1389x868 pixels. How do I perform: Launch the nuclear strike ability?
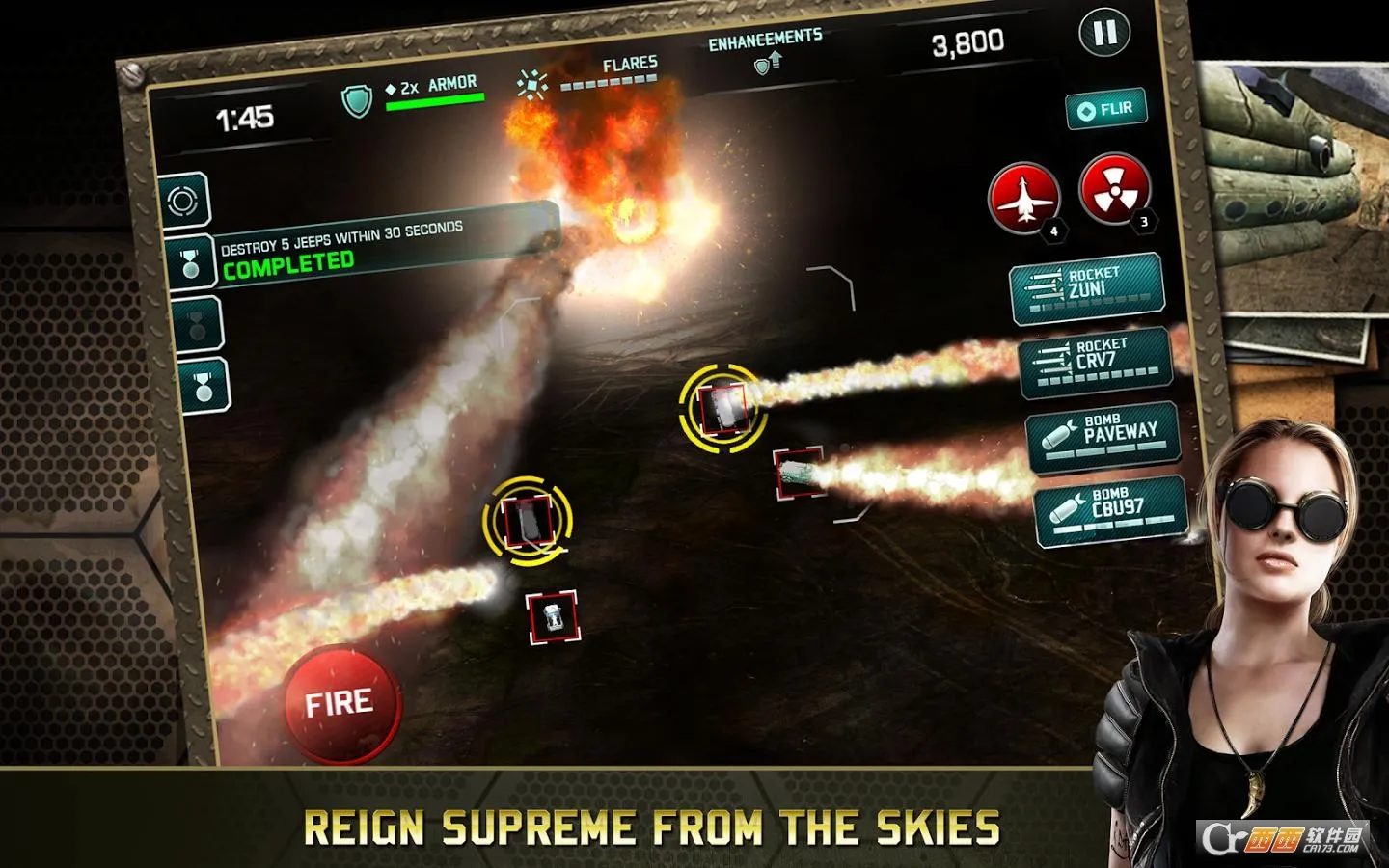click(x=1114, y=187)
